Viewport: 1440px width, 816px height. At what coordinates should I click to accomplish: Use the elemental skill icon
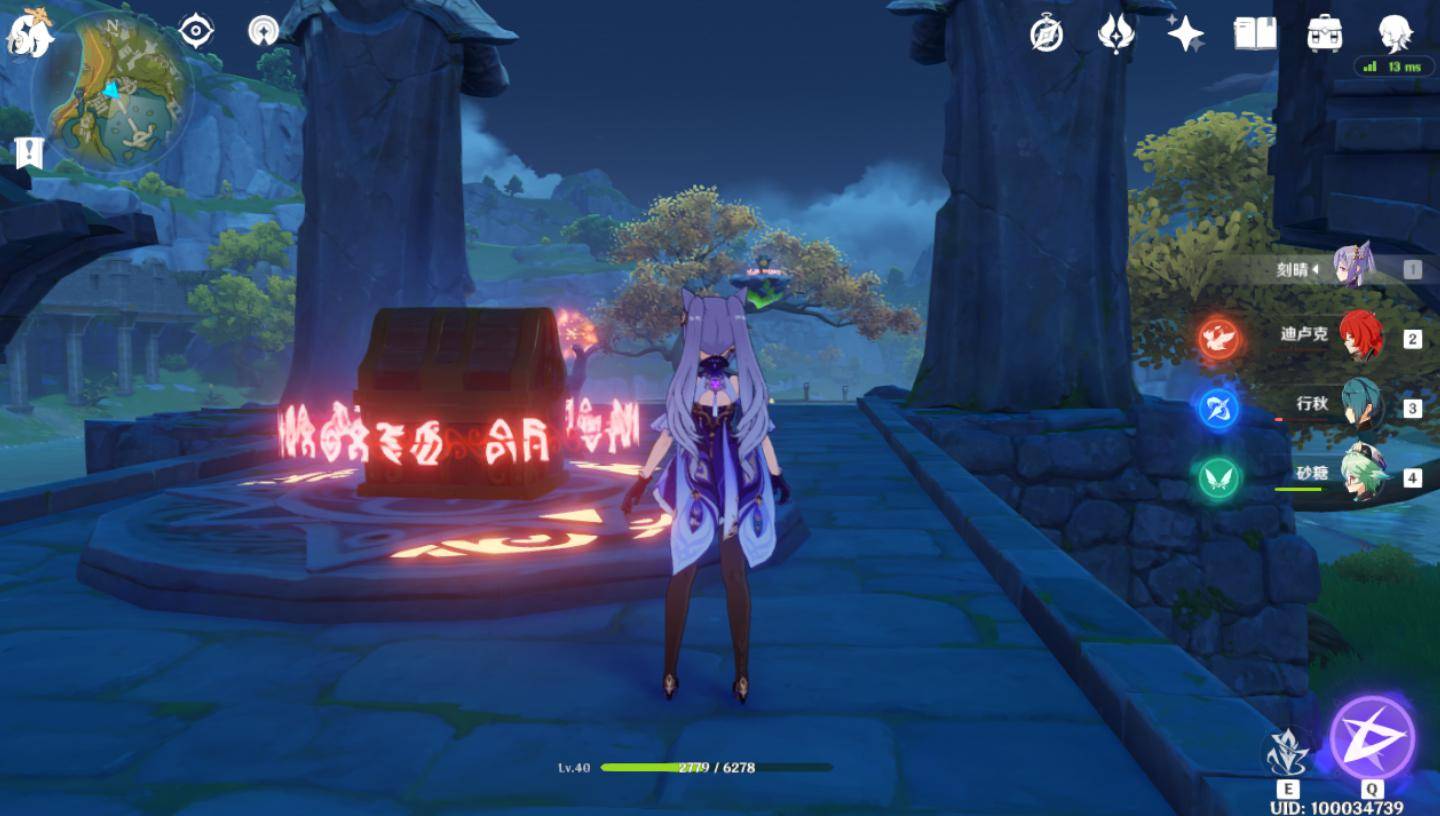1287,753
